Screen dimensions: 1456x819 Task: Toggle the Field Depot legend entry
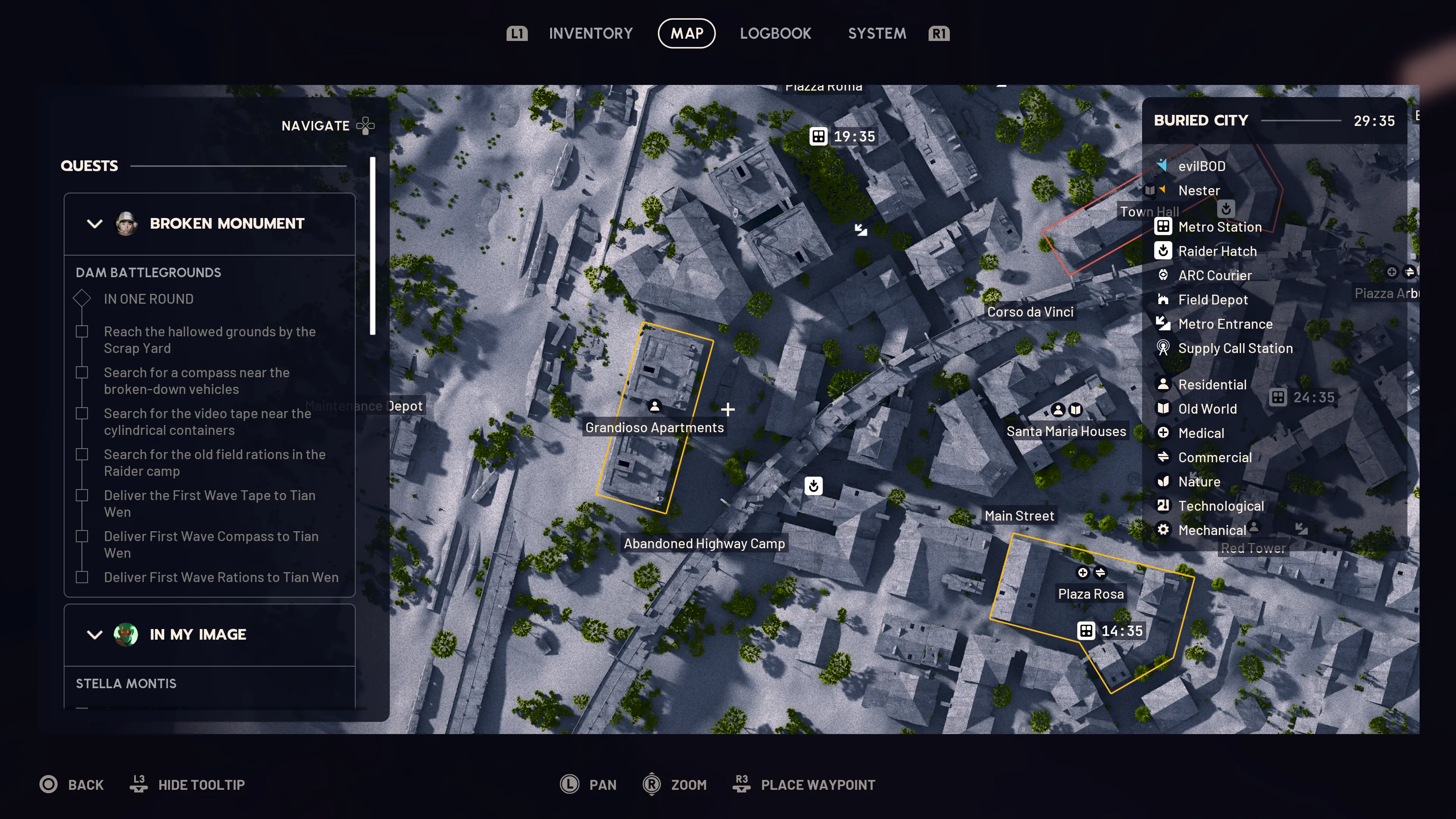click(x=1213, y=300)
